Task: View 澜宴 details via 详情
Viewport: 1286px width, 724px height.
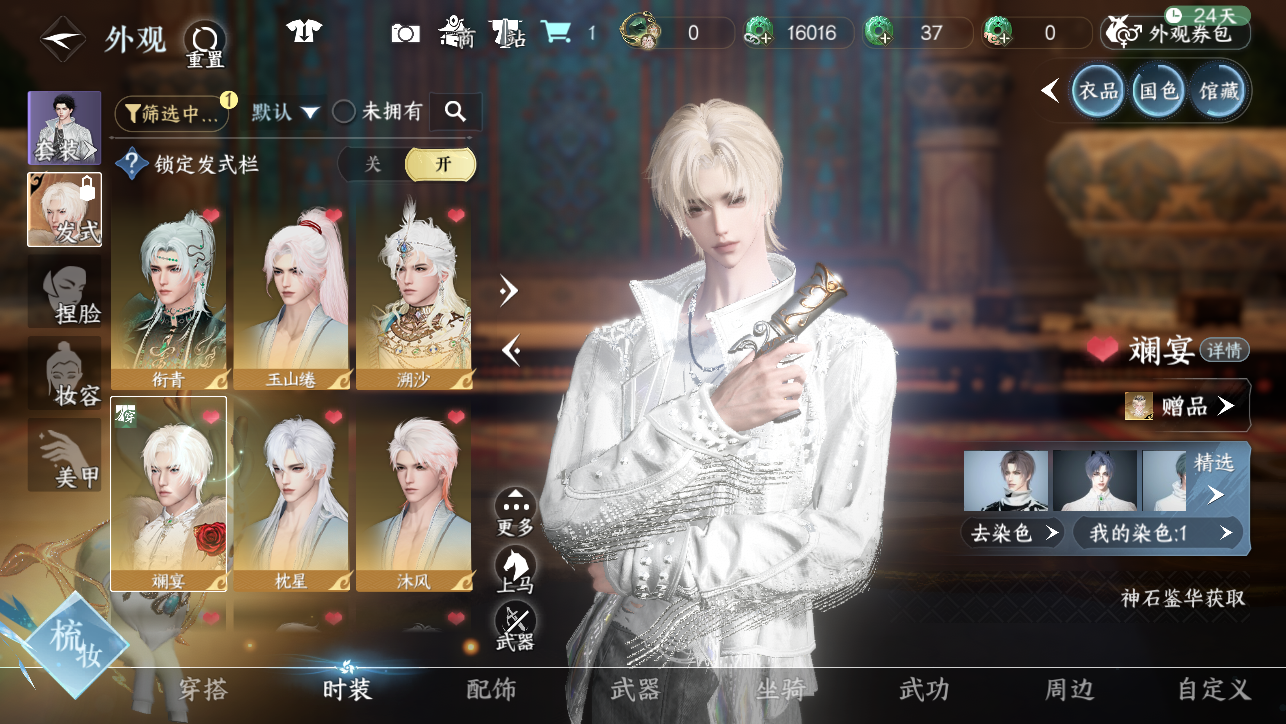Action: pyautogui.click(x=1224, y=350)
